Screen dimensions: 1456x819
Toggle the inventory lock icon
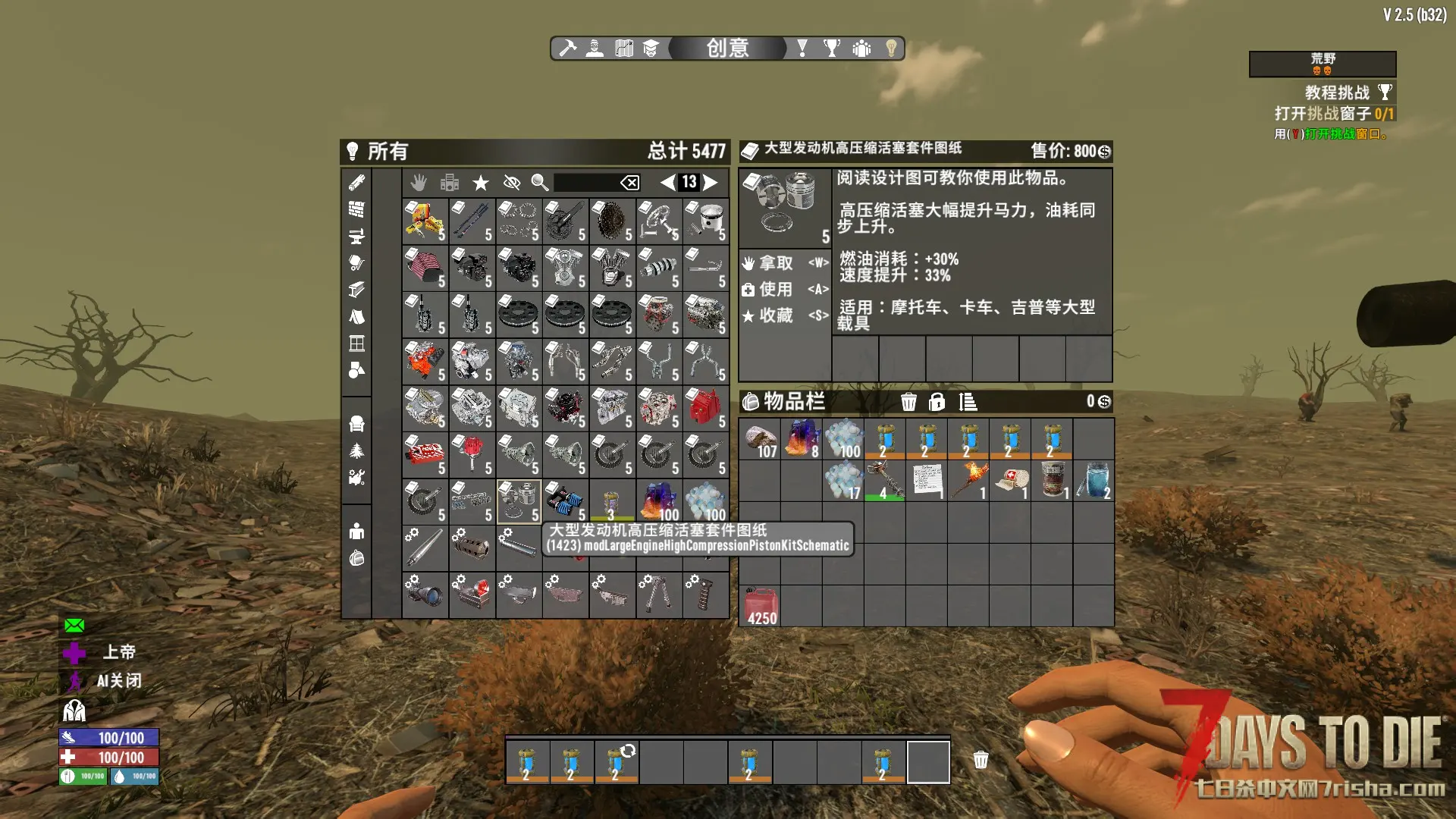(x=937, y=402)
